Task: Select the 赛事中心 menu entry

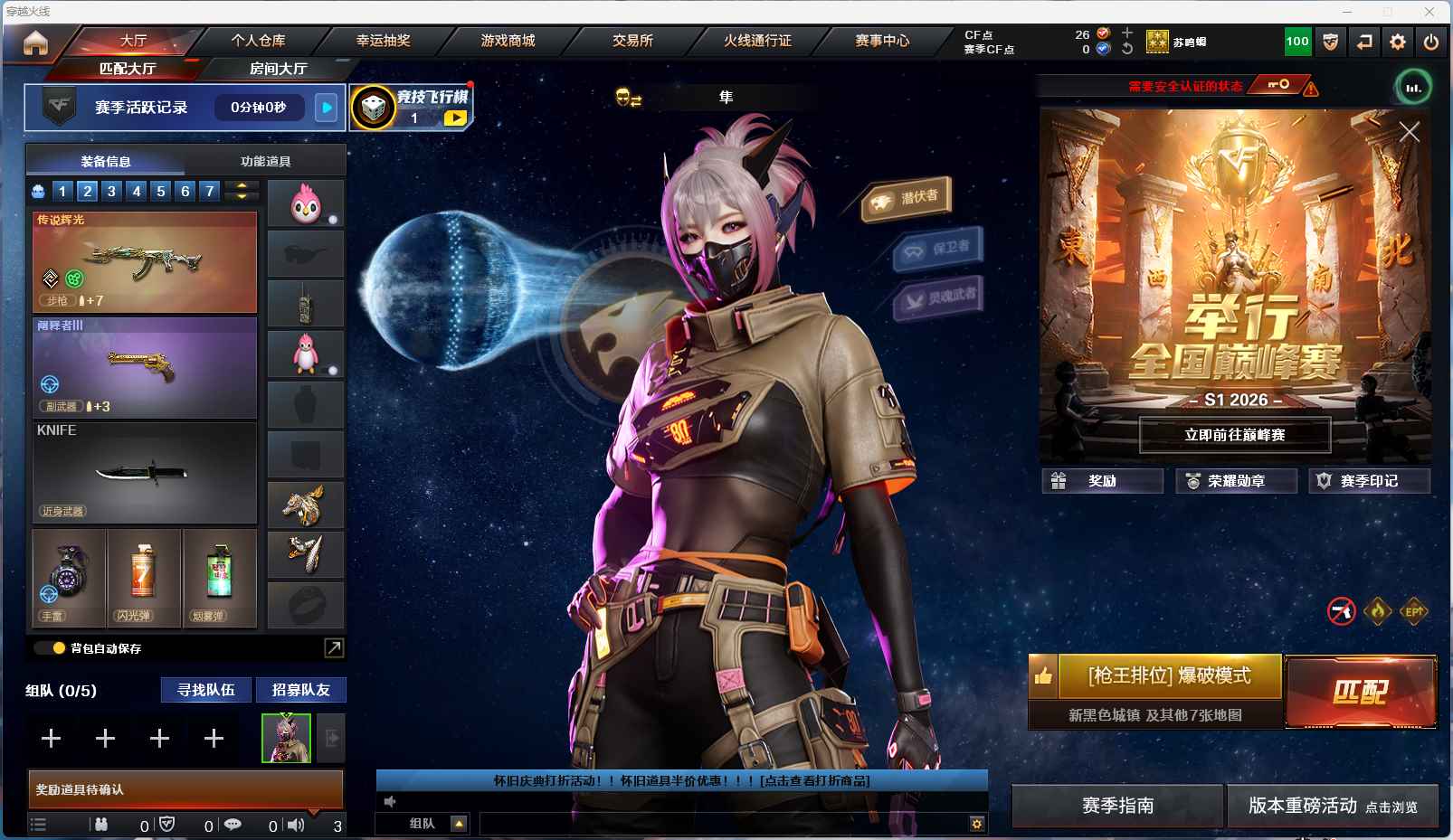Action: coord(882,41)
